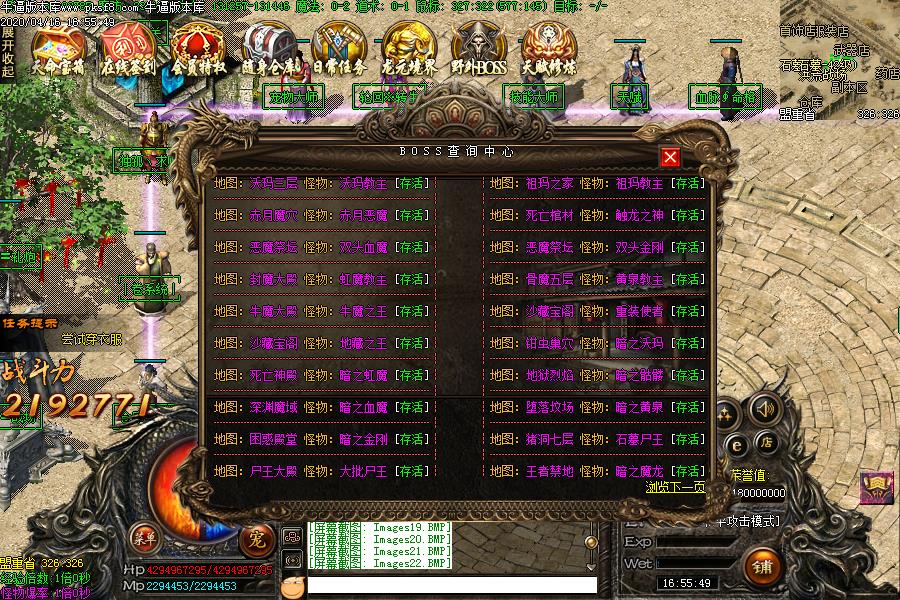The image size is (900, 600).
Task: Open the 浏览下一页 next page link
Action: coord(675,487)
